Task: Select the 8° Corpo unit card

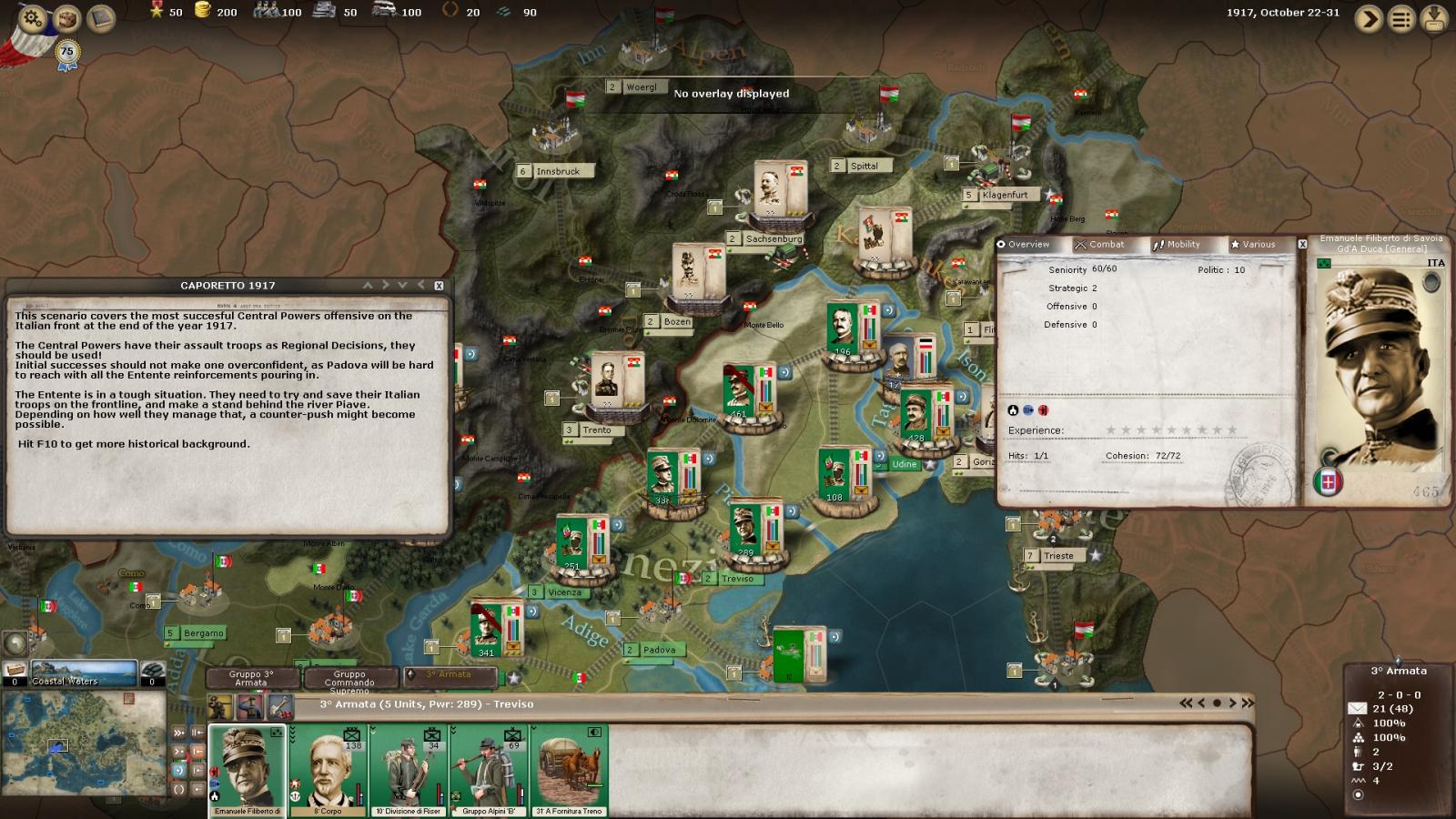Action: point(329,770)
